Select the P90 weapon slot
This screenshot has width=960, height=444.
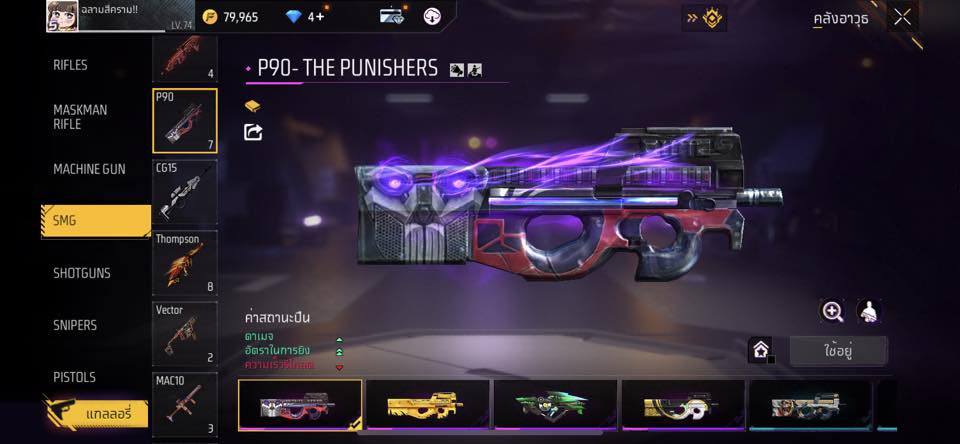point(185,121)
